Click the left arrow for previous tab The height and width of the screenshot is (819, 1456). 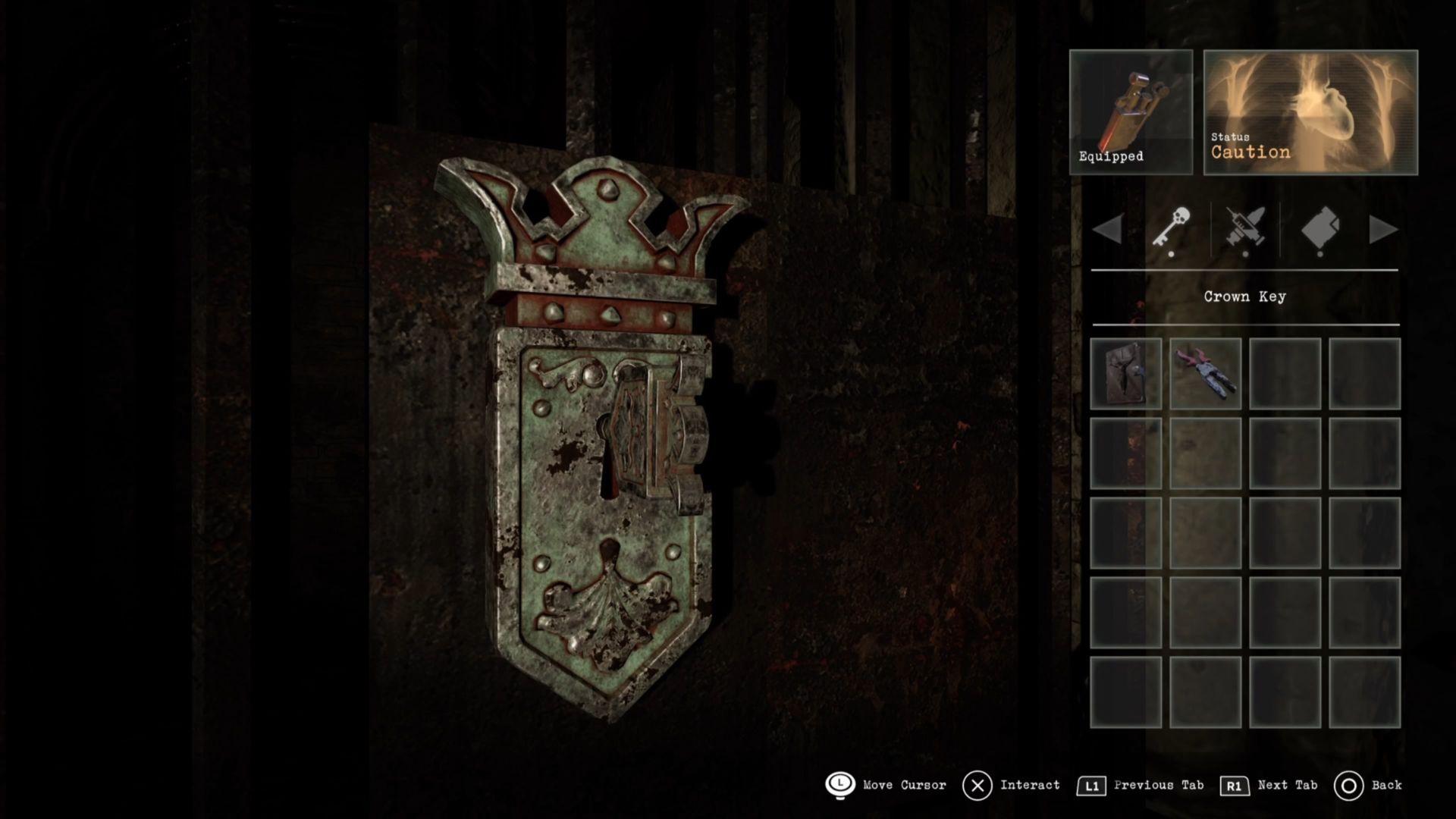click(1109, 229)
